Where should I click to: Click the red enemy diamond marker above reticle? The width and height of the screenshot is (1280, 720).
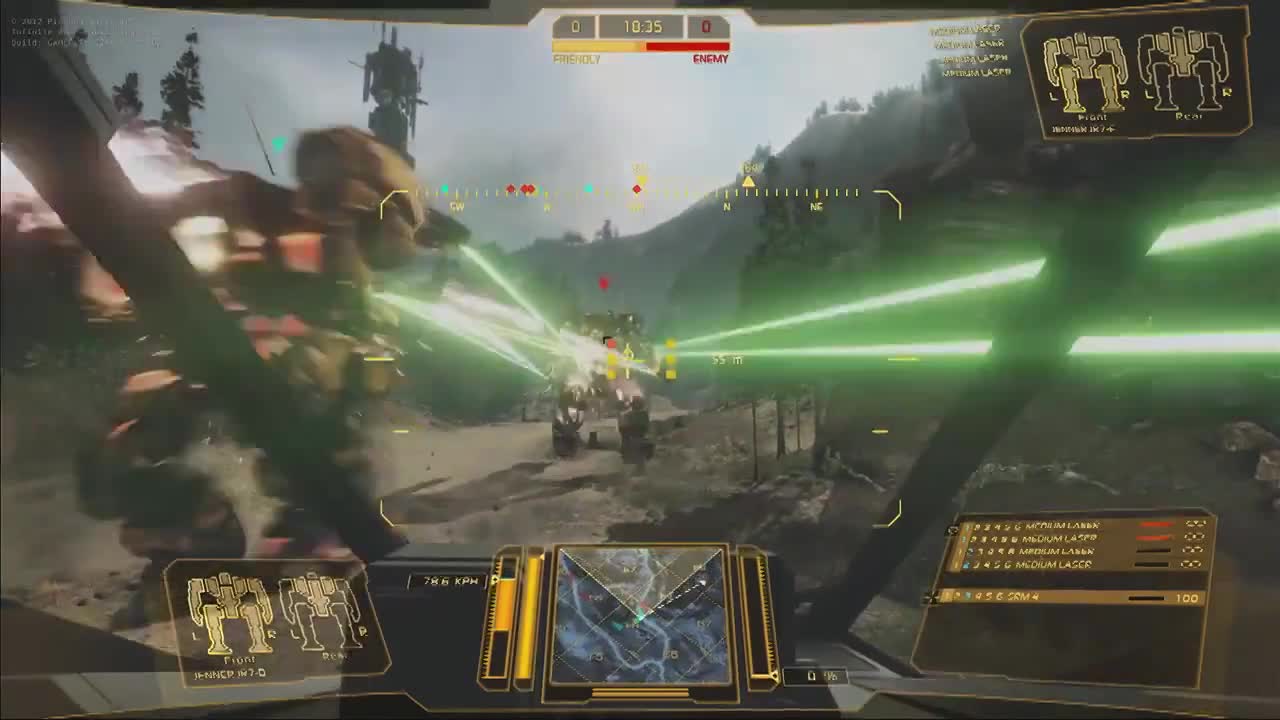click(602, 283)
